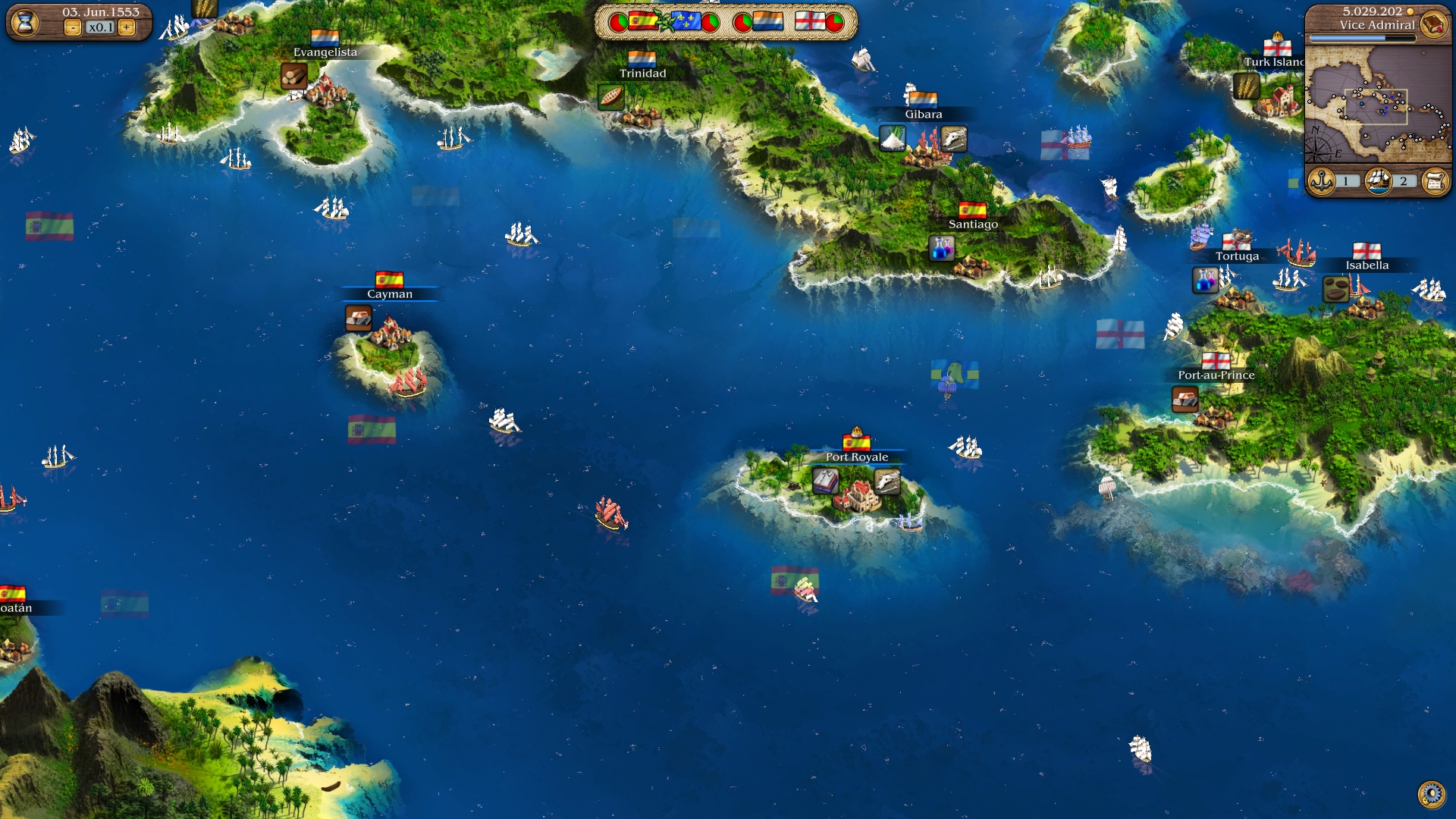This screenshot has height=819, width=1456.
Task: Select the town label for Port Royale
Action: click(x=856, y=457)
